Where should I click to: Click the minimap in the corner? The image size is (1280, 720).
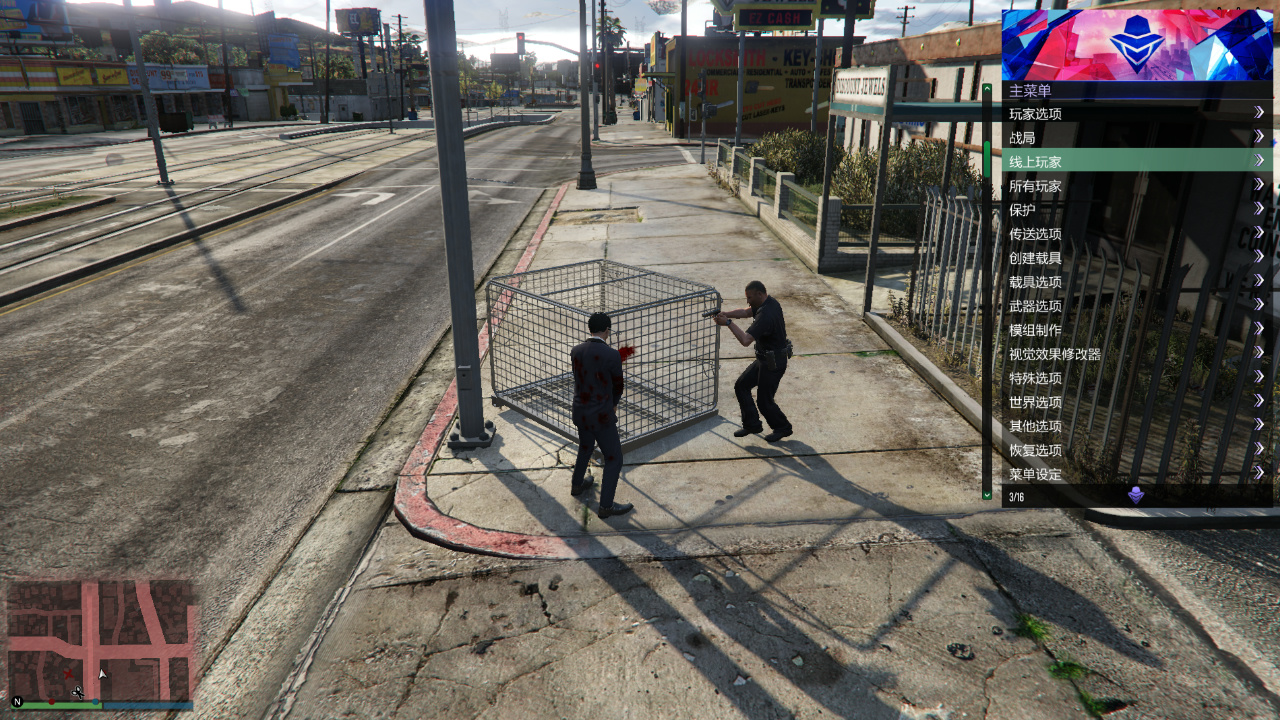[x=100, y=641]
